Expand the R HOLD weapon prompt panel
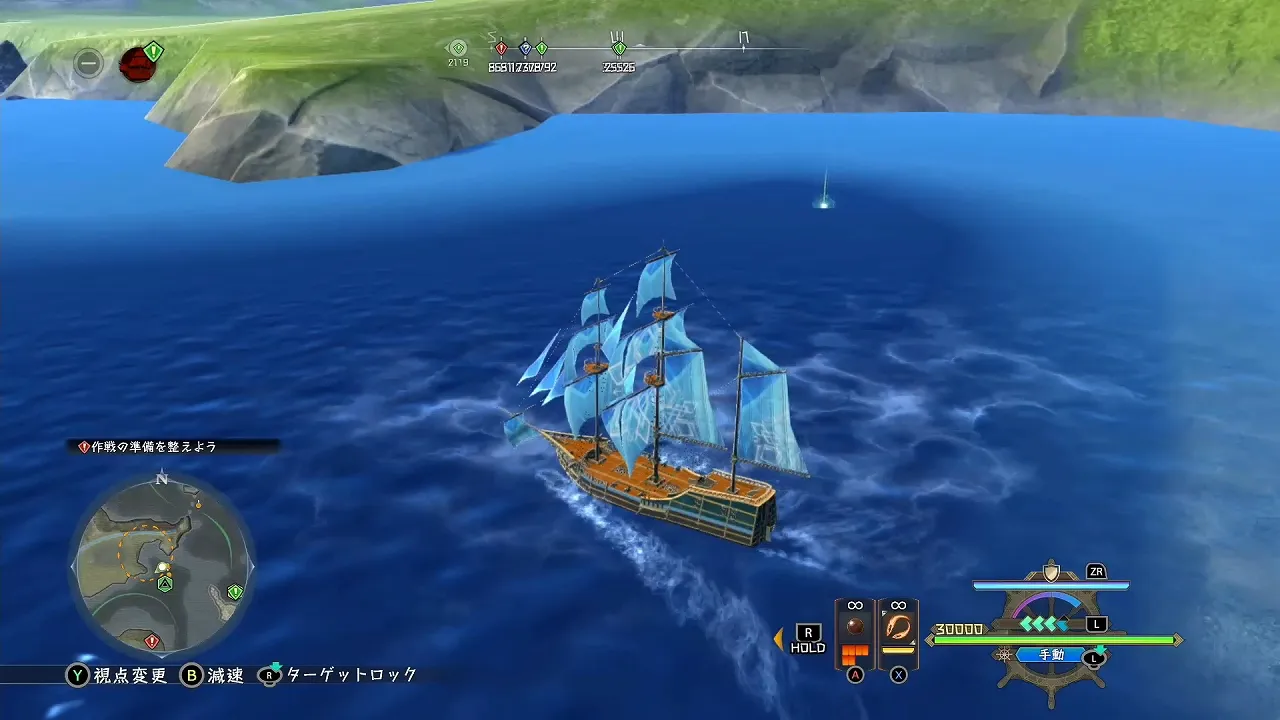 coord(806,635)
